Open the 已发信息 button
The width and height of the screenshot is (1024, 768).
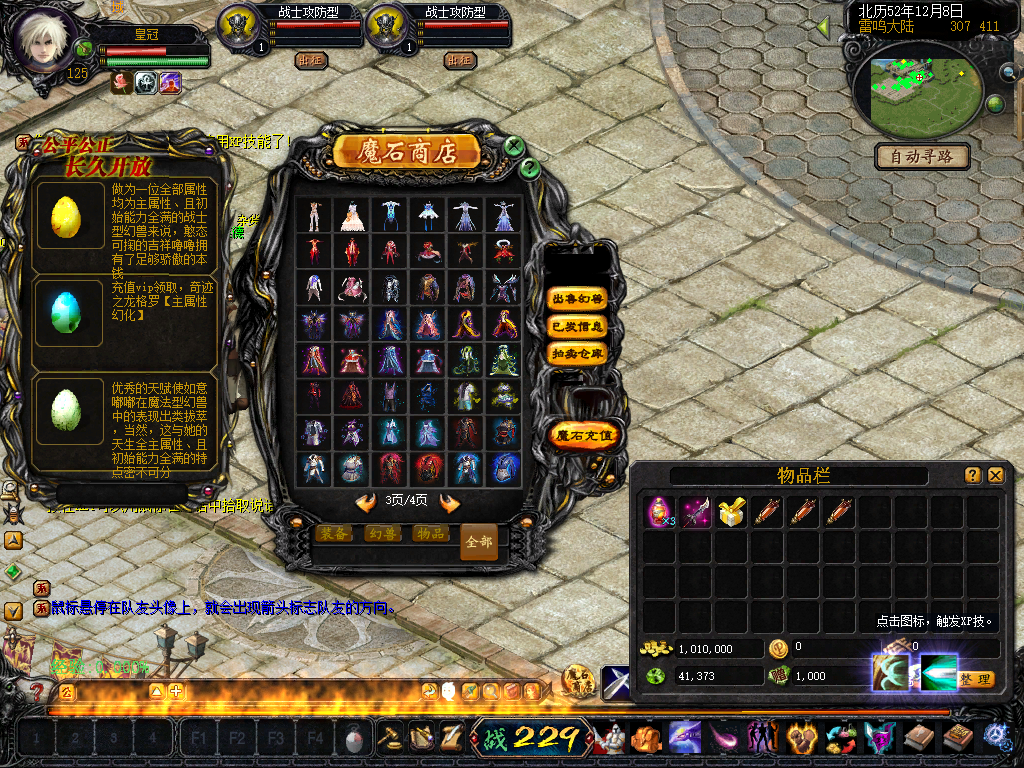point(578,326)
